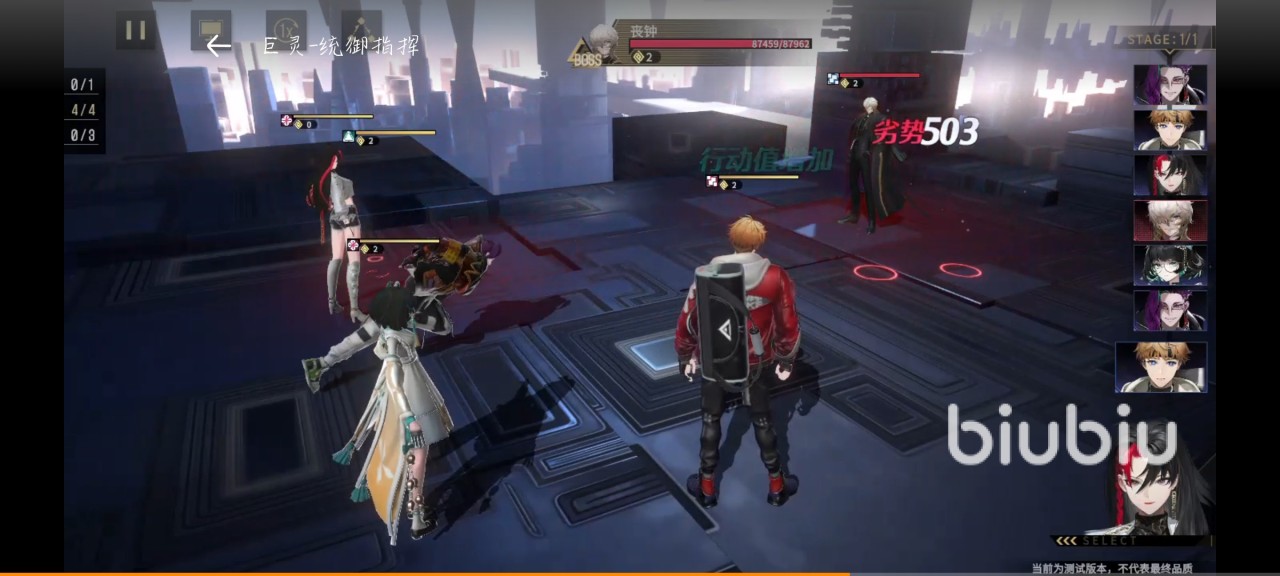Tap the SELECT bar under the portrait

1132,541
